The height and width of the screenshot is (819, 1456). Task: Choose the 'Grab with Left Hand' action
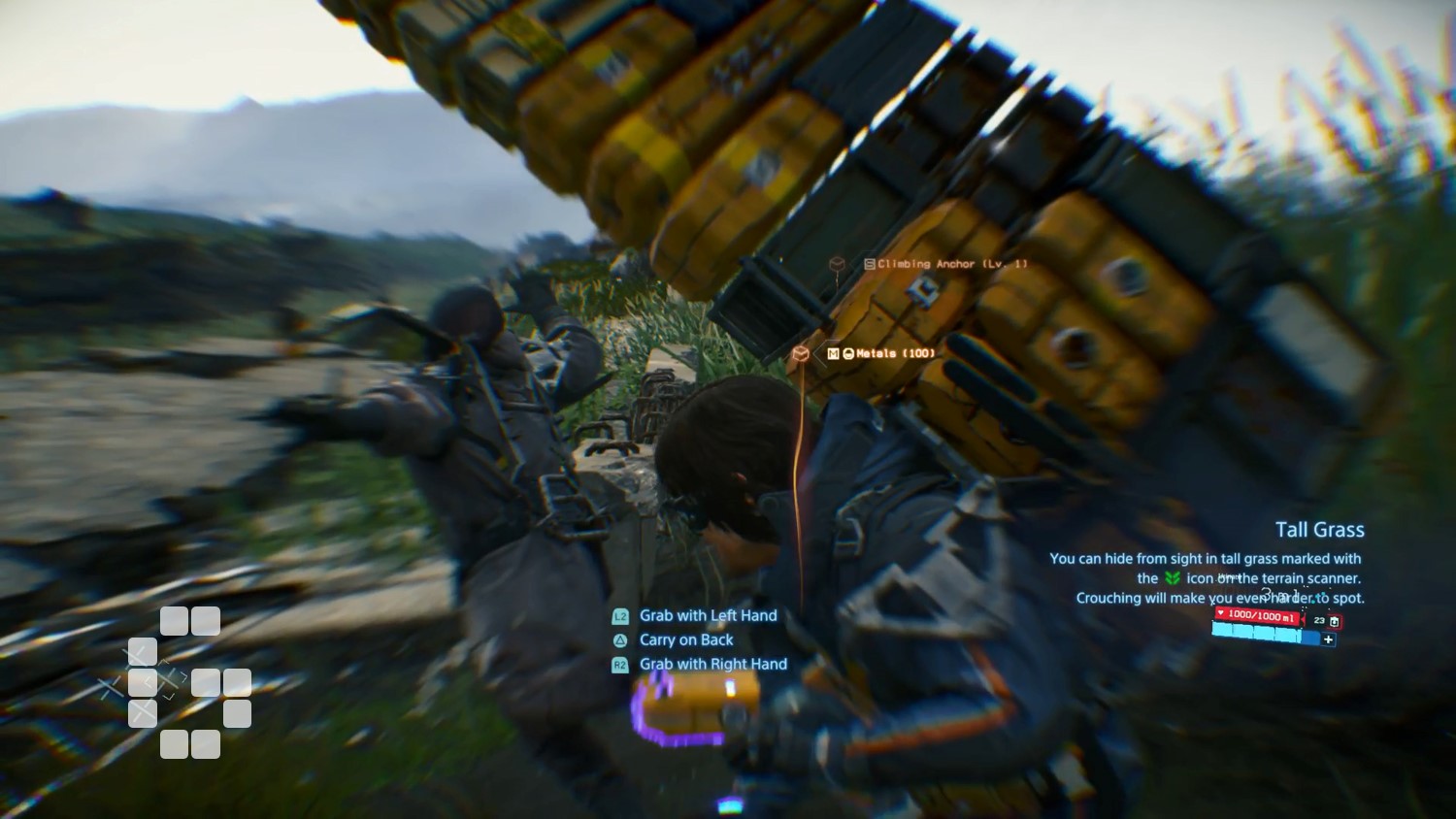708,615
